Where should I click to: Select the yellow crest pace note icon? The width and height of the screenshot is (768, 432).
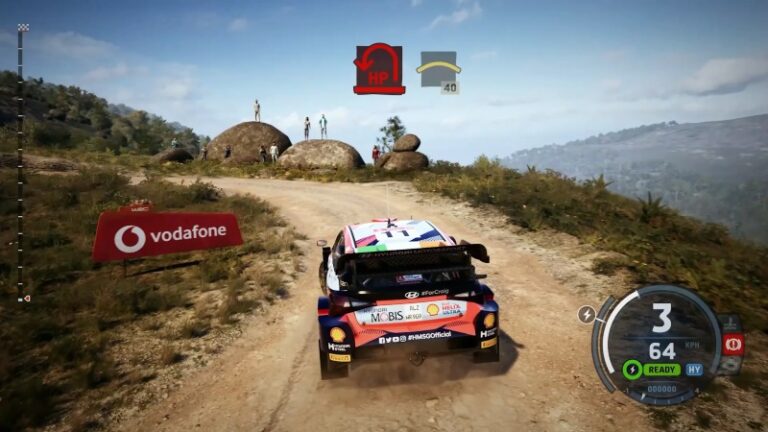click(438, 69)
